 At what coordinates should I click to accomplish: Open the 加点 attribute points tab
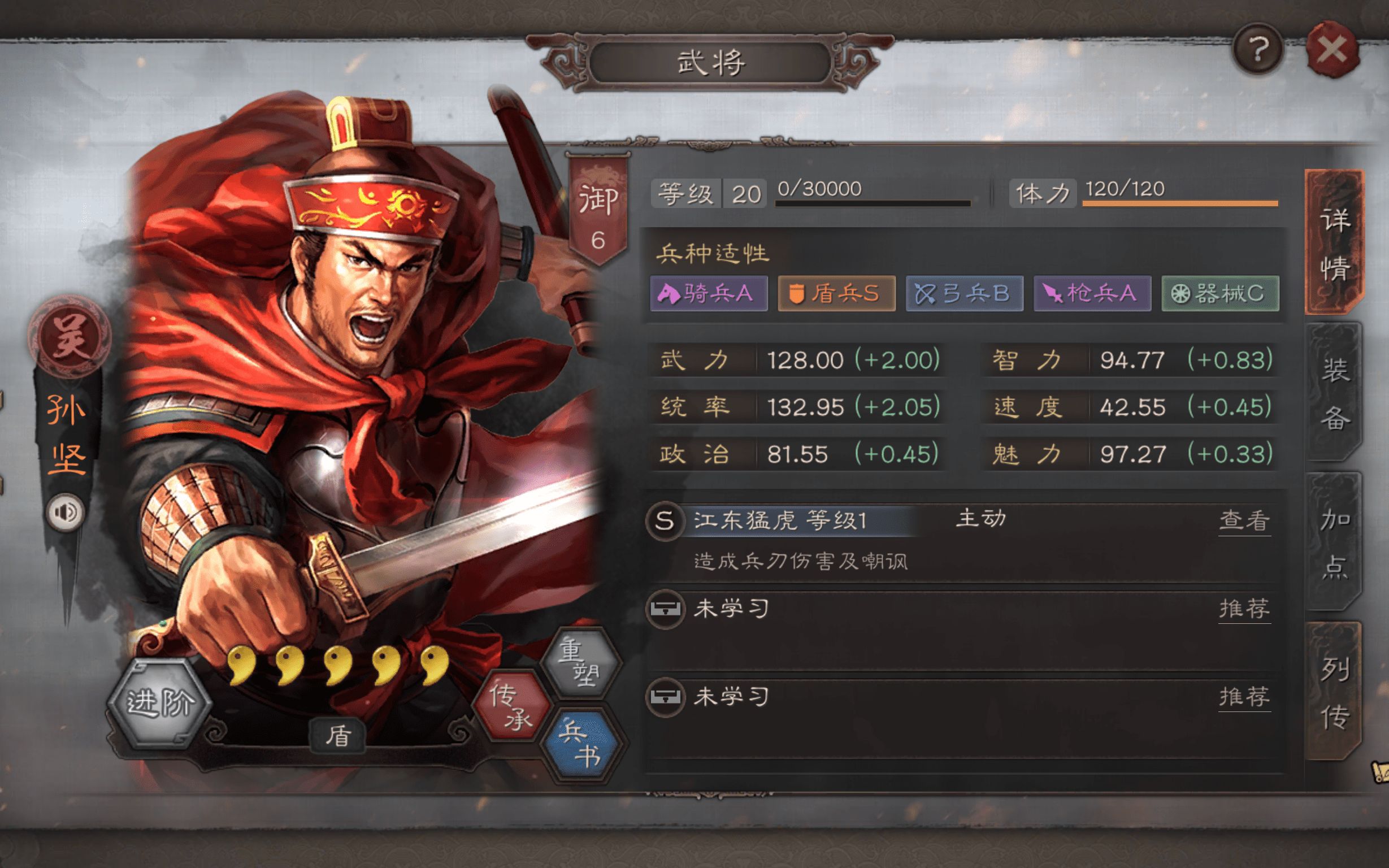pos(1334,542)
